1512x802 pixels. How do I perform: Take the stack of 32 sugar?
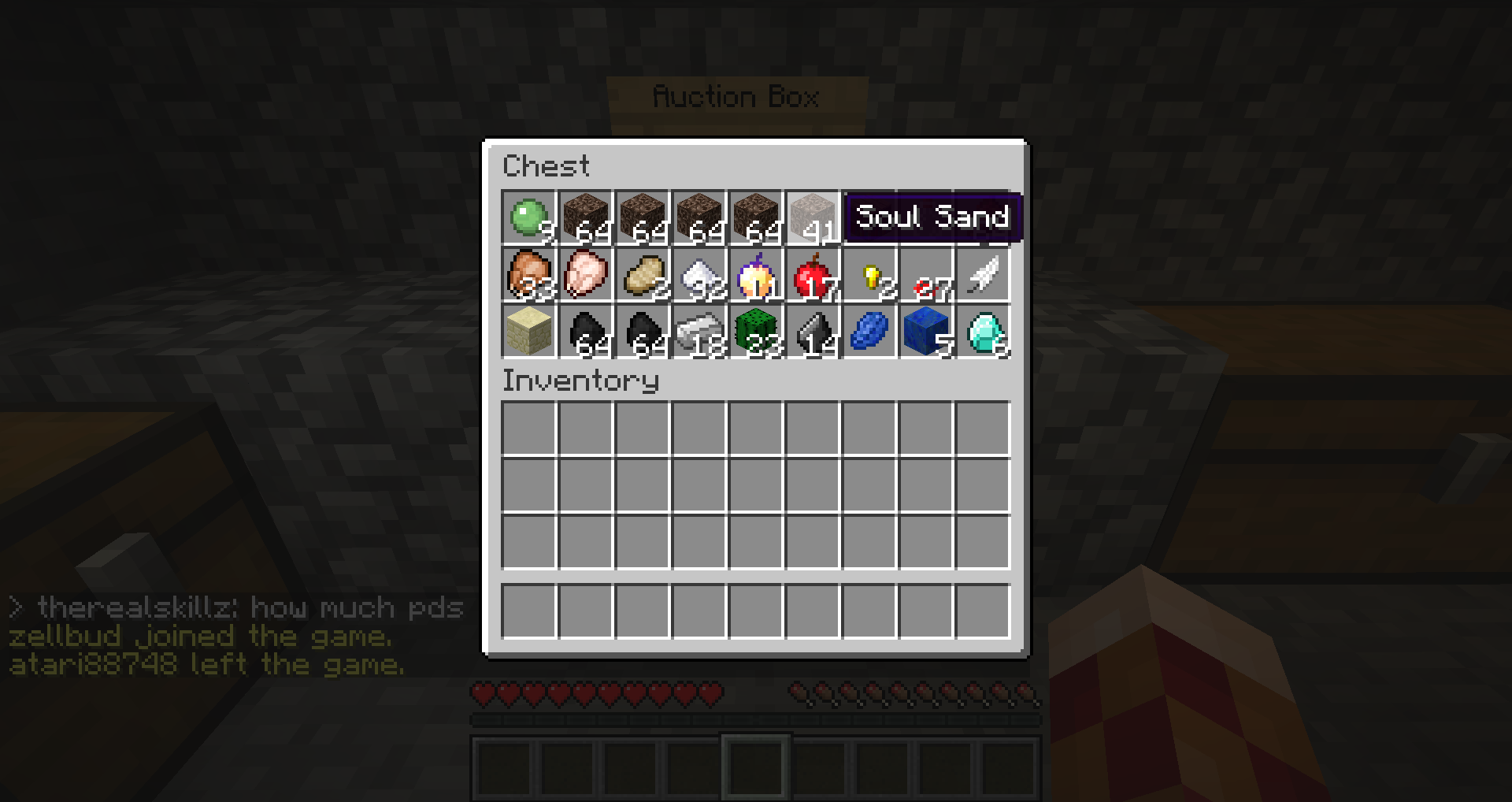click(699, 274)
